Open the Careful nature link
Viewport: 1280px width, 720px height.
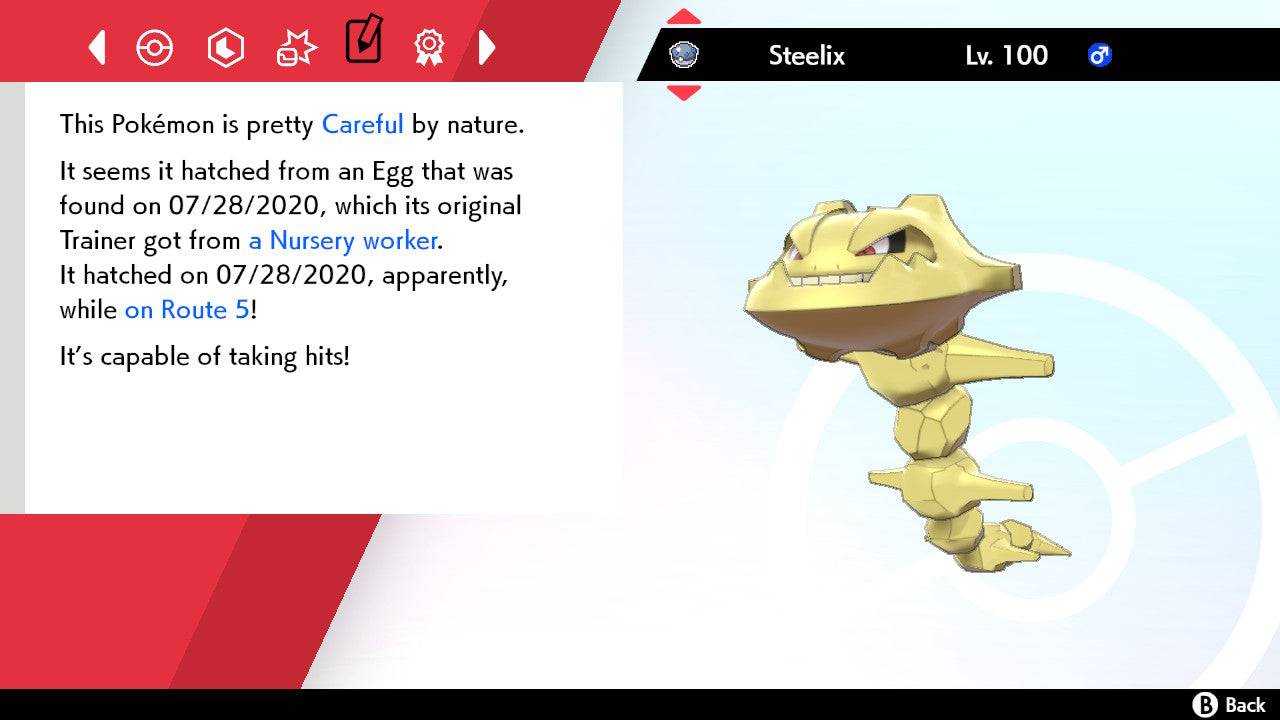pos(362,125)
